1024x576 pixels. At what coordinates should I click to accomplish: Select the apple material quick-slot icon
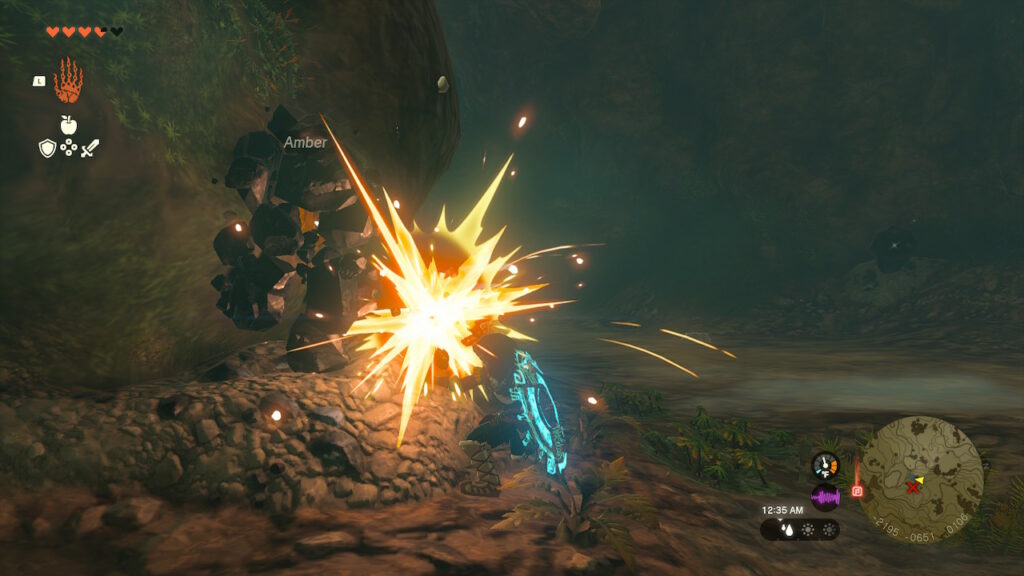(68, 125)
